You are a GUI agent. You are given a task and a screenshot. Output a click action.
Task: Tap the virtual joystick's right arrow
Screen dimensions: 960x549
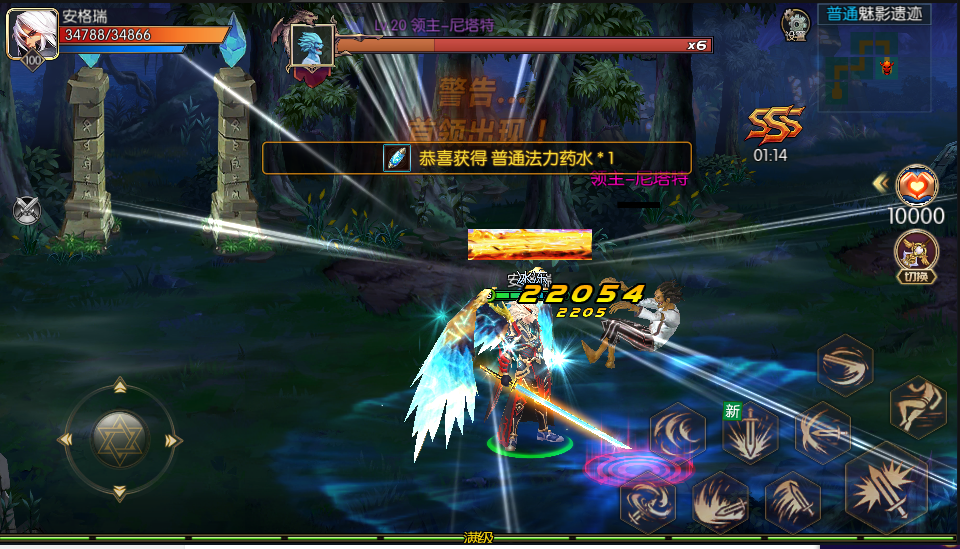172,439
